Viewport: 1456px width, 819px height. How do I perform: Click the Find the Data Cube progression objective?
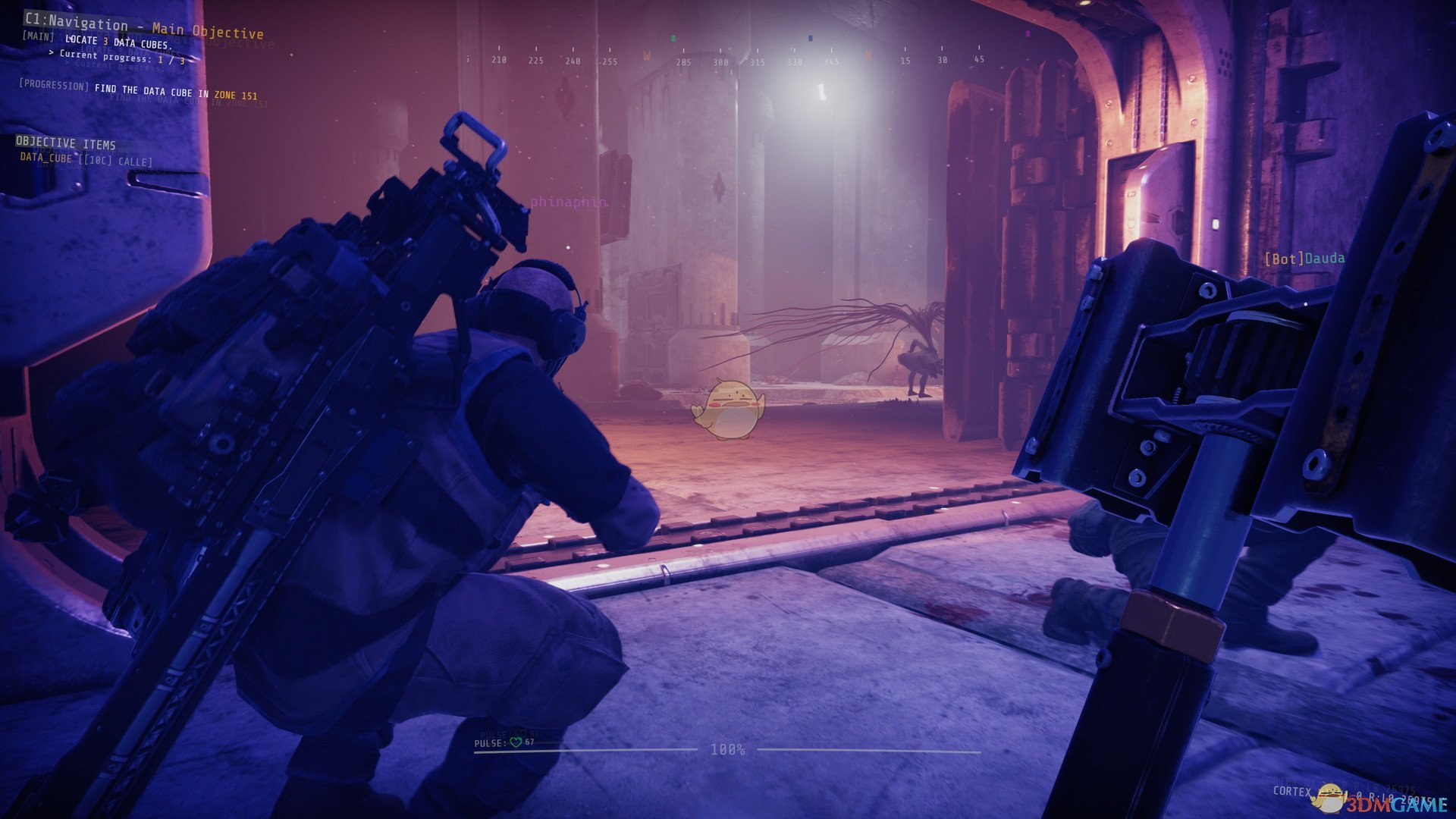(138, 91)
